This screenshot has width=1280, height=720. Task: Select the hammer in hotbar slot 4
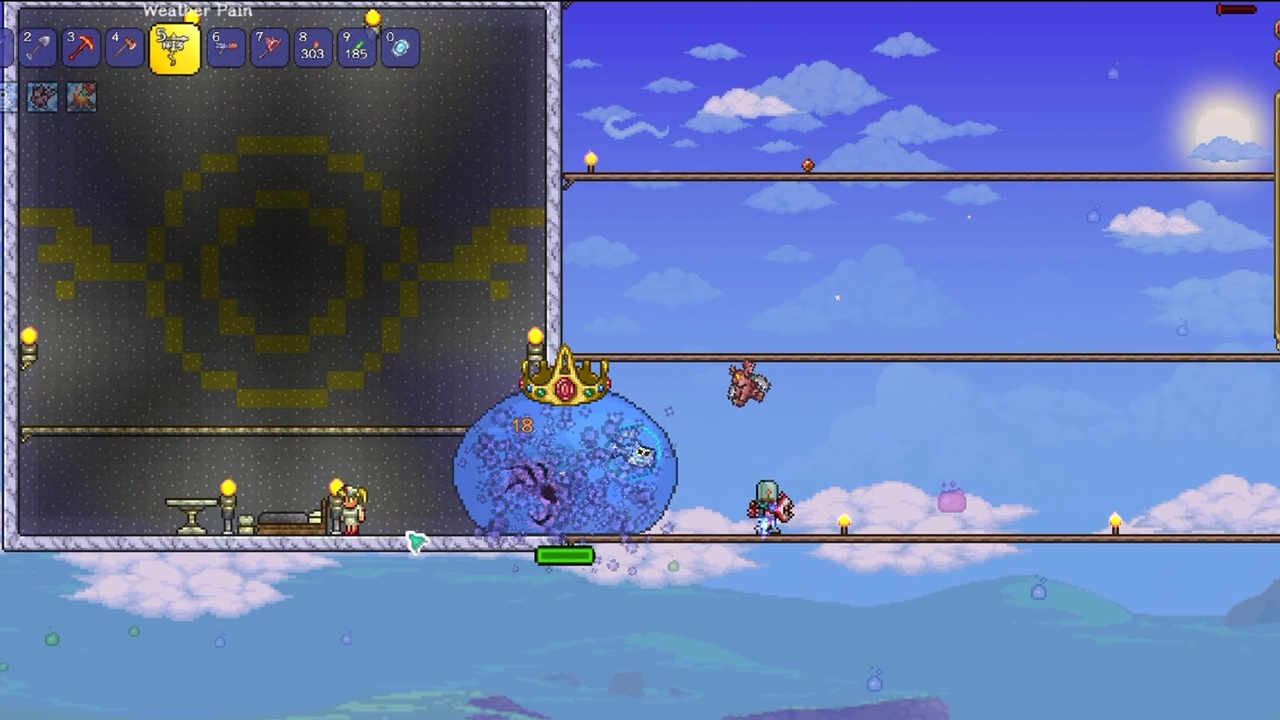125,47
